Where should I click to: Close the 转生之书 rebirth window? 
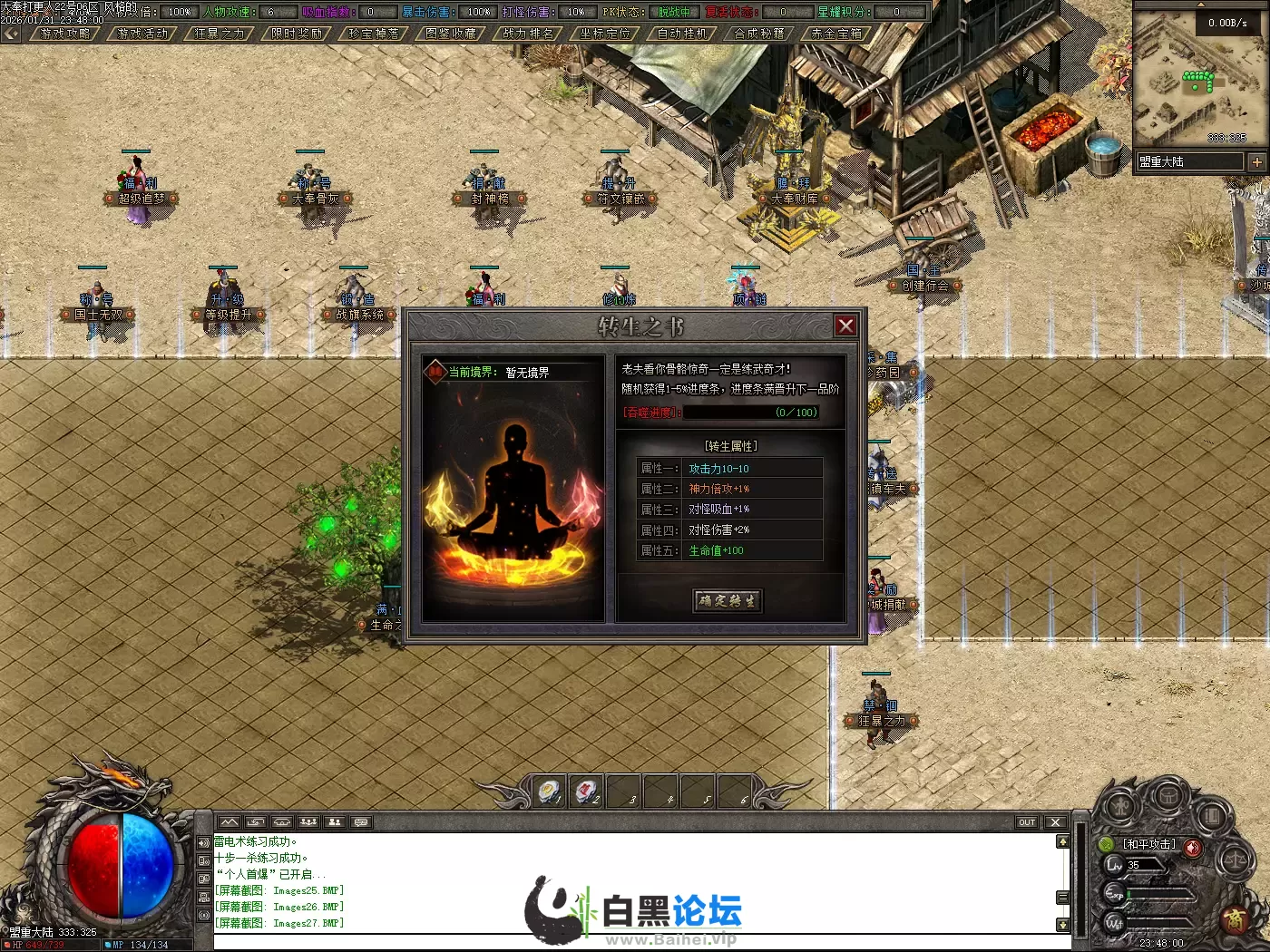(845, 325)
